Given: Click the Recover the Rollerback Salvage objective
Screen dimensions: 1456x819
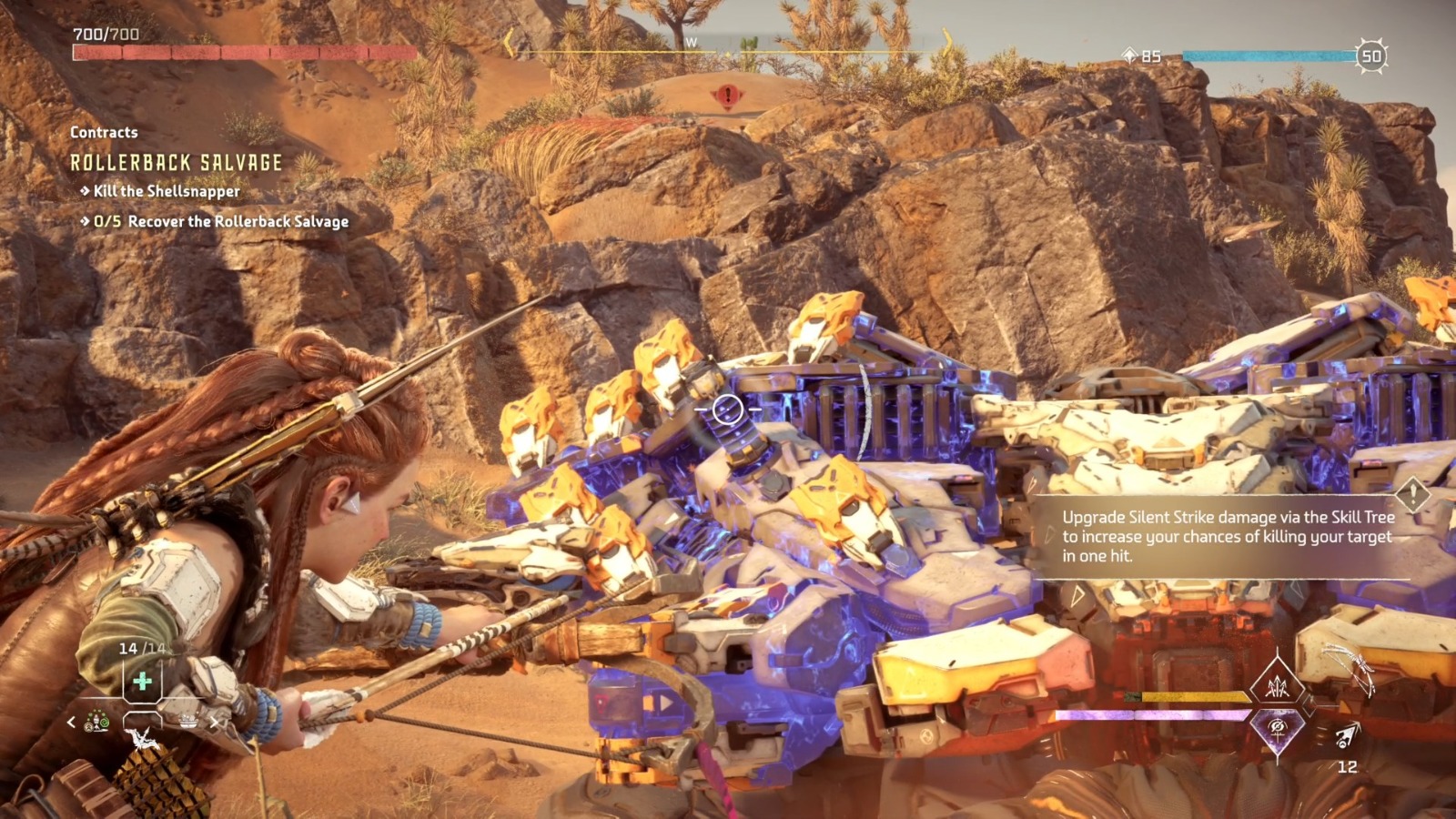Looking at the screenshot, I should [x=218, y=220].
